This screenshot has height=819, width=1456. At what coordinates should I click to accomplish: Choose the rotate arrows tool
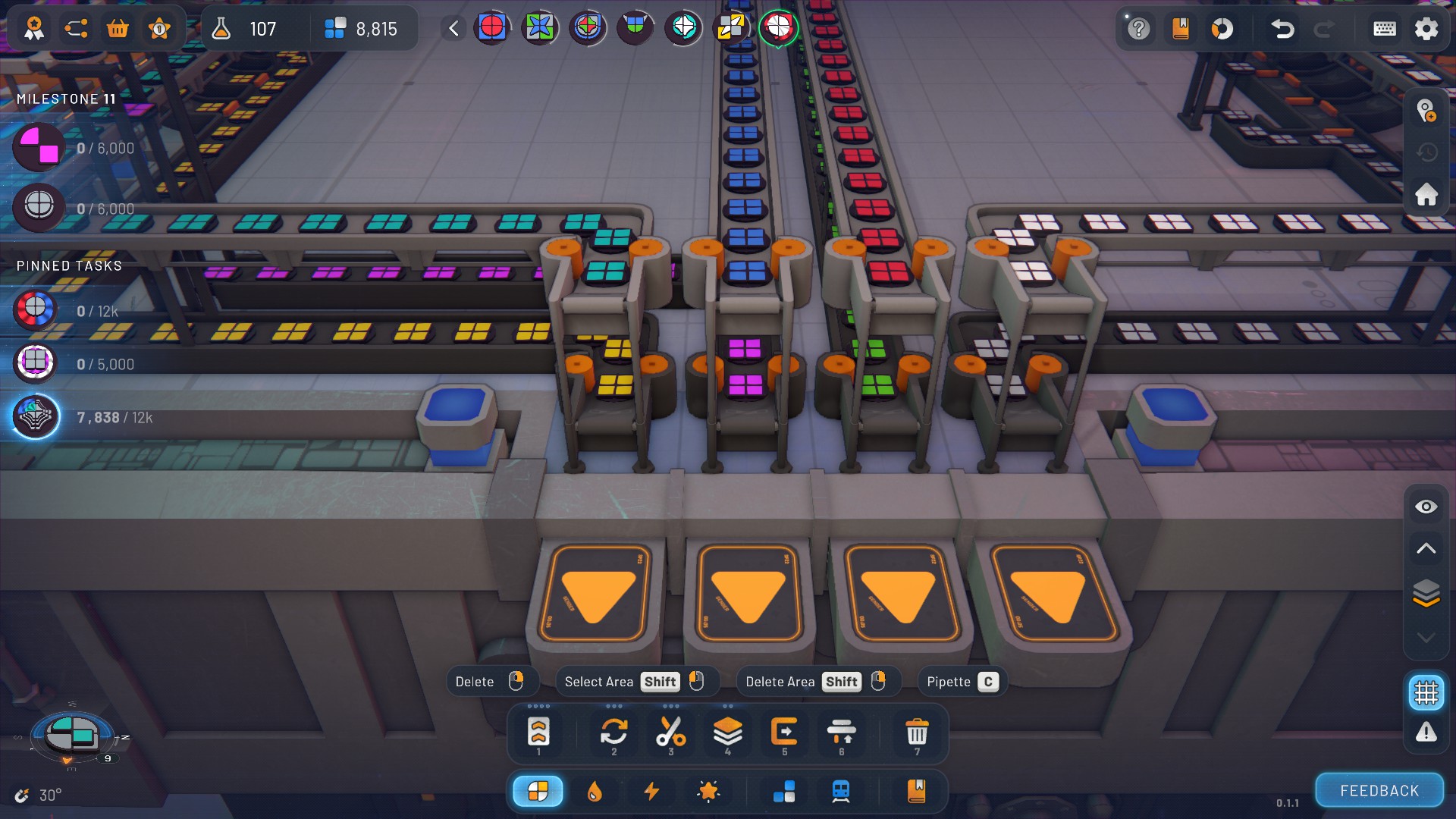613,733
